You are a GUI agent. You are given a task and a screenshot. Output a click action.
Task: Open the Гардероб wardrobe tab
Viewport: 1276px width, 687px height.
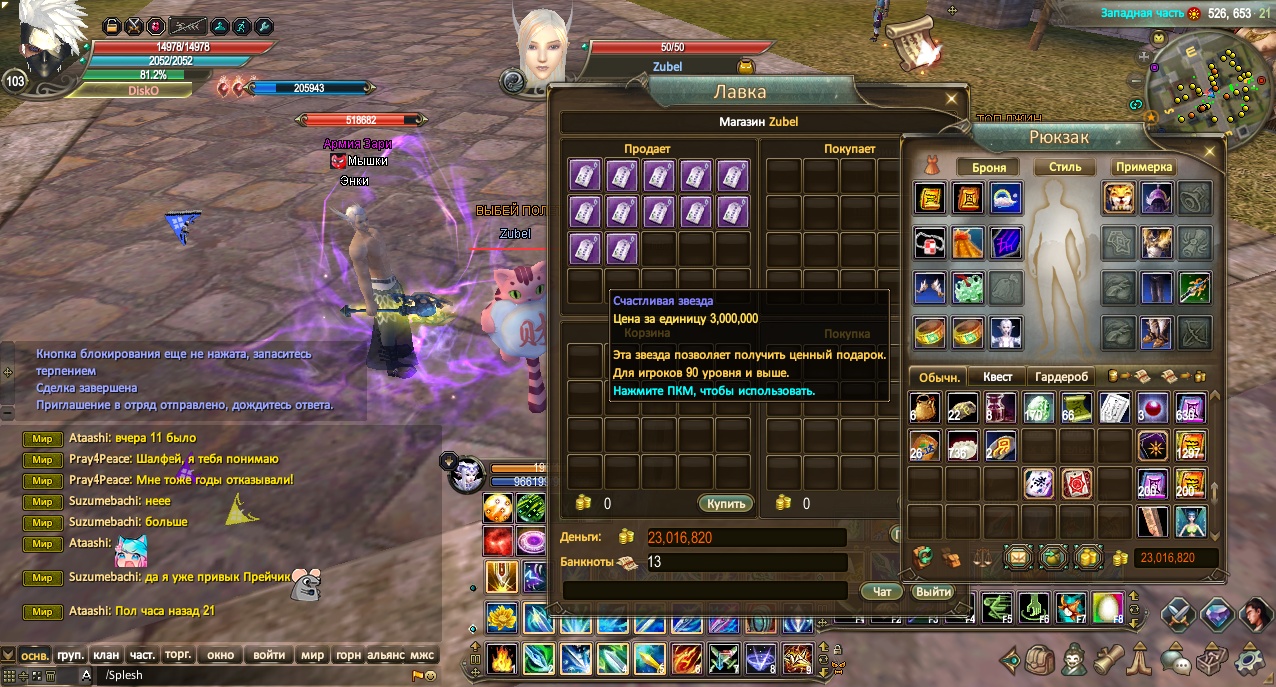pyautogui.click(x=1061, y=377)
